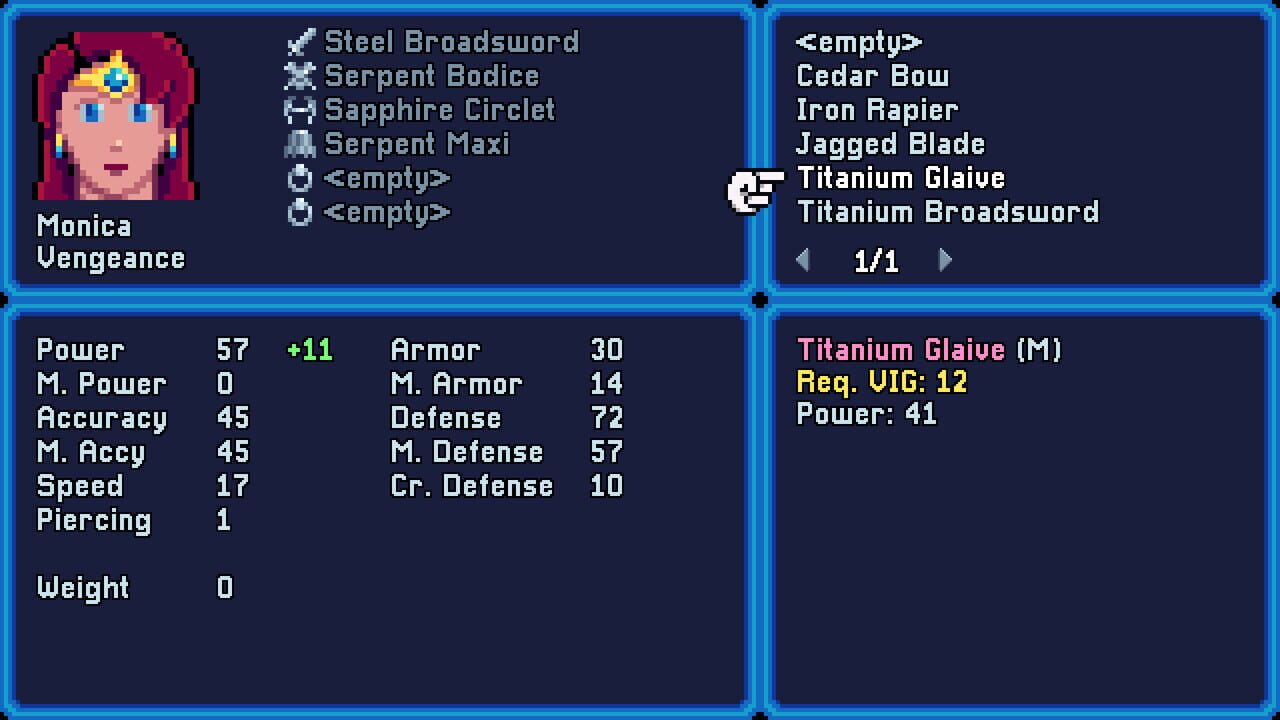Viewport: 1280px width, 720px height.
Task: Select the Jagged Blade list item
Action: tap(889, 143)
